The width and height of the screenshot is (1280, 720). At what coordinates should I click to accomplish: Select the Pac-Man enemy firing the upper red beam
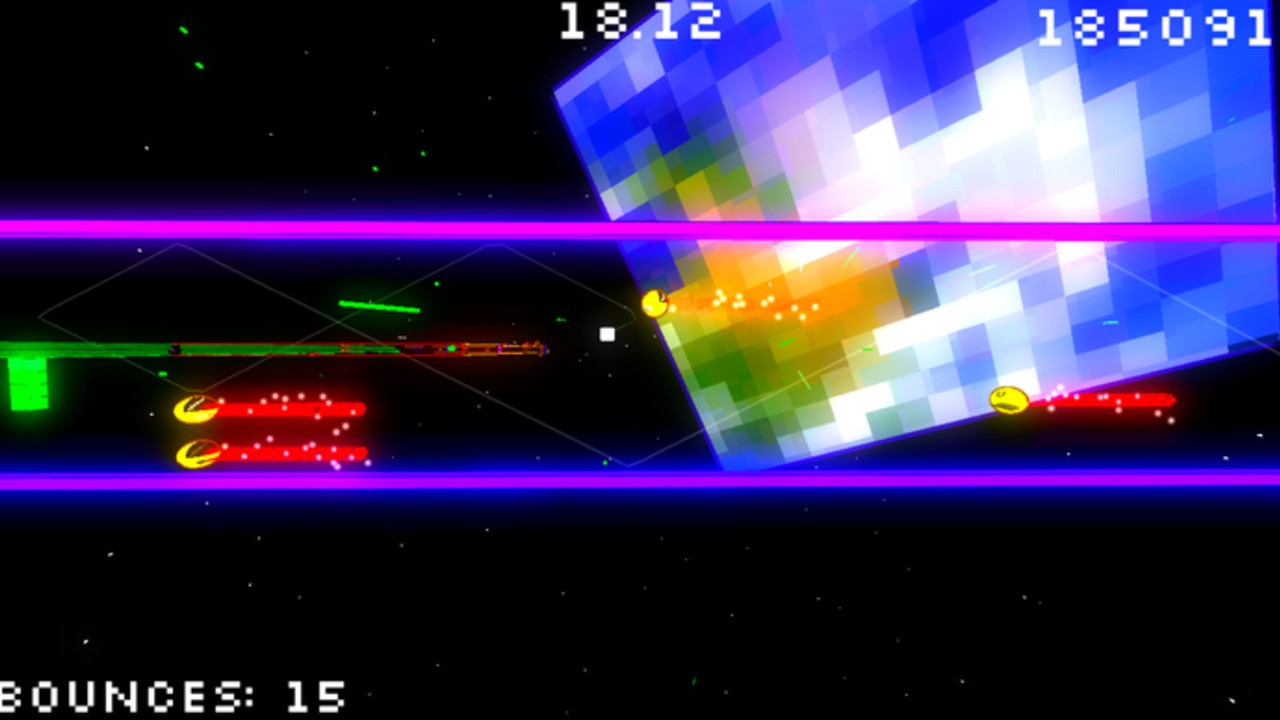(196, 408)
